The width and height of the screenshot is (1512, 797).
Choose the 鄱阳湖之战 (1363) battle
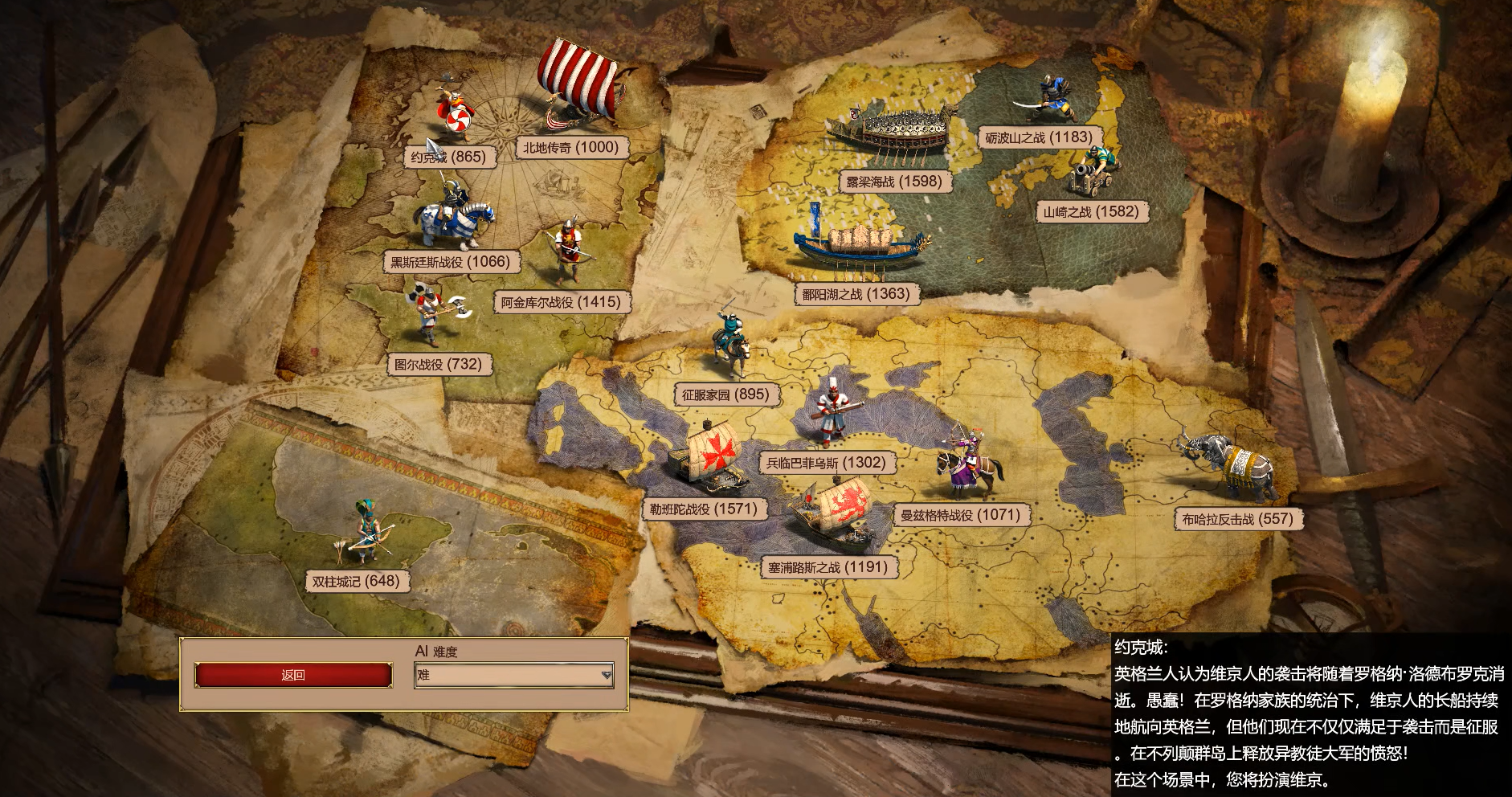[856, 294]
